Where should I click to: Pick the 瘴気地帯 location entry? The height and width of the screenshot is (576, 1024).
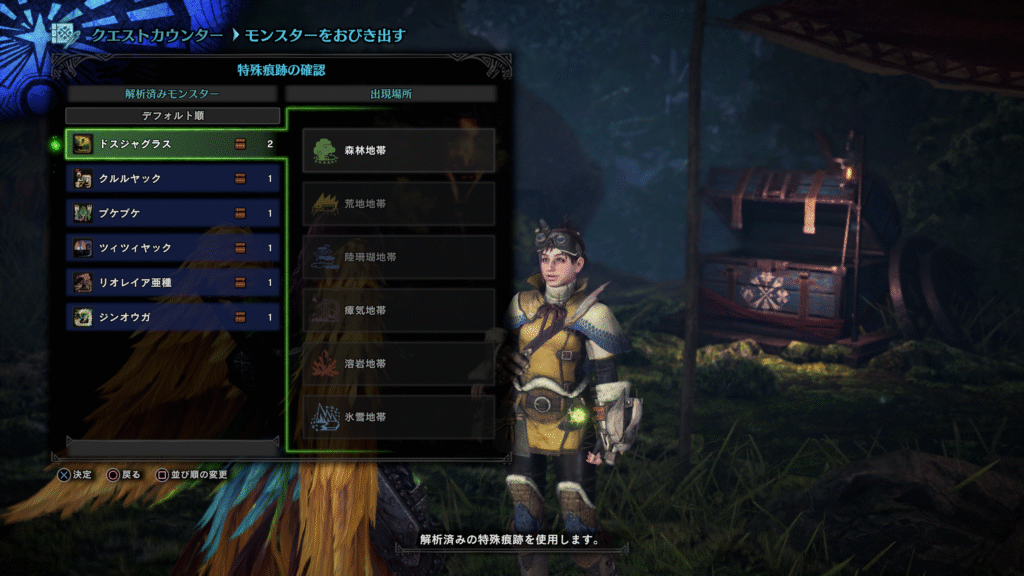point(398,310)
